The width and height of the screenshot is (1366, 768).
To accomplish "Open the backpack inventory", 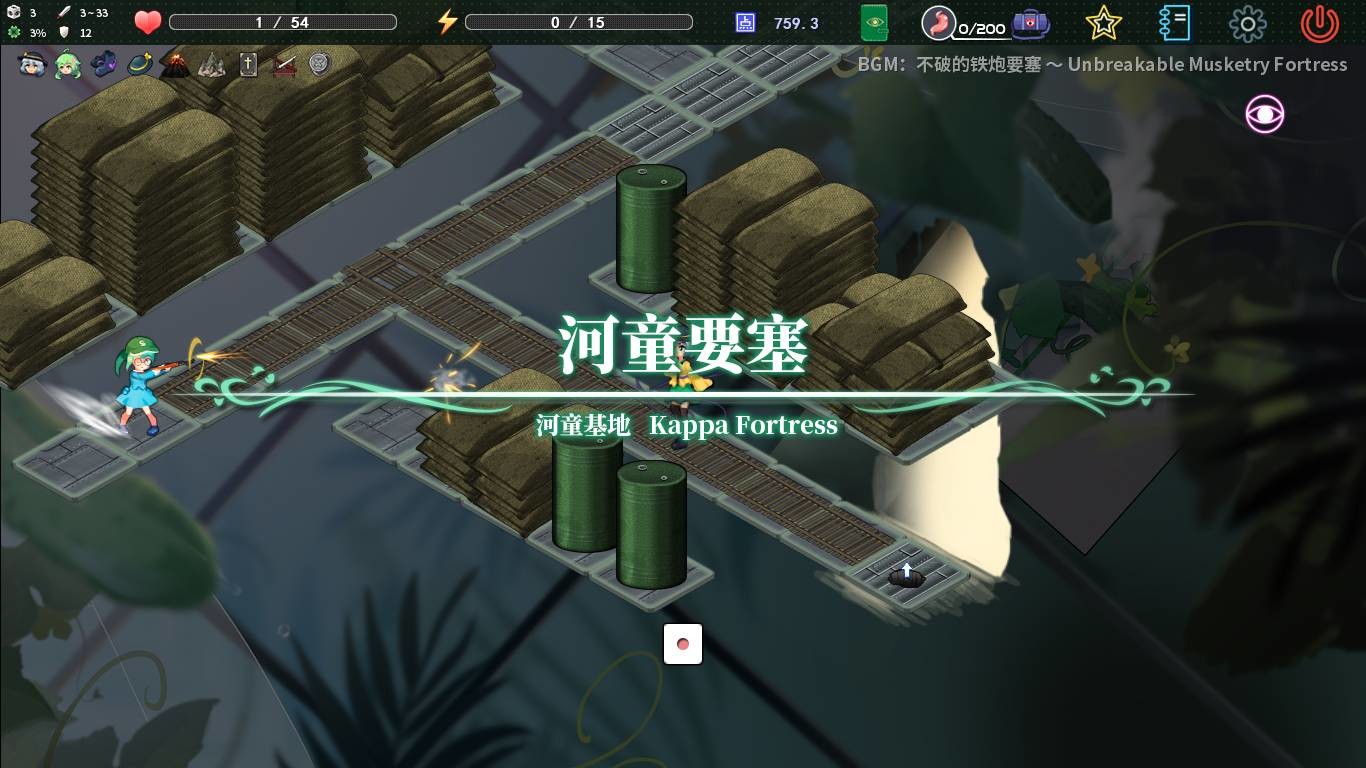I will point(1029,23).
